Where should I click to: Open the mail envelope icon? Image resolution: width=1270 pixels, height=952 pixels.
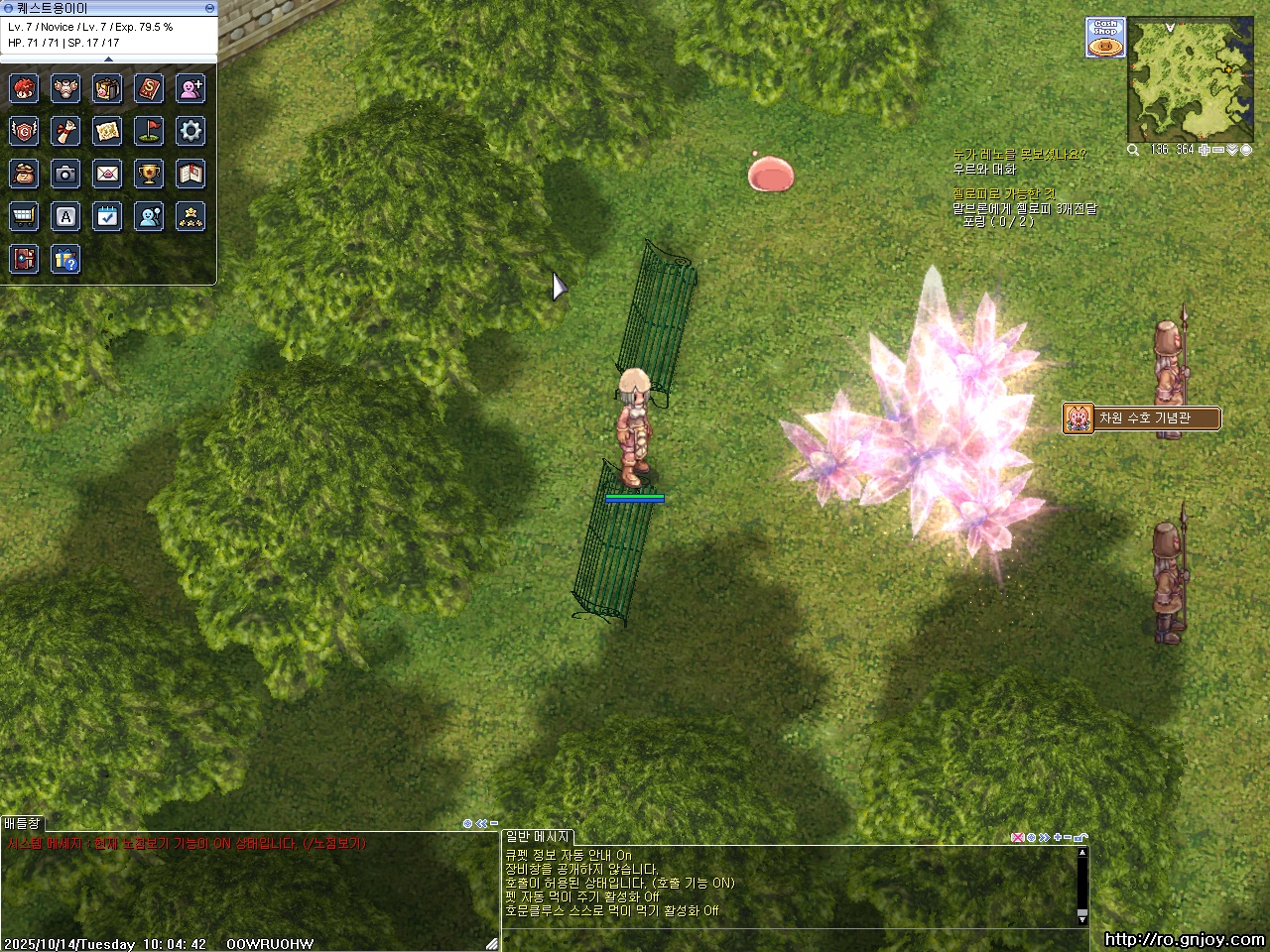coord(107,174)
